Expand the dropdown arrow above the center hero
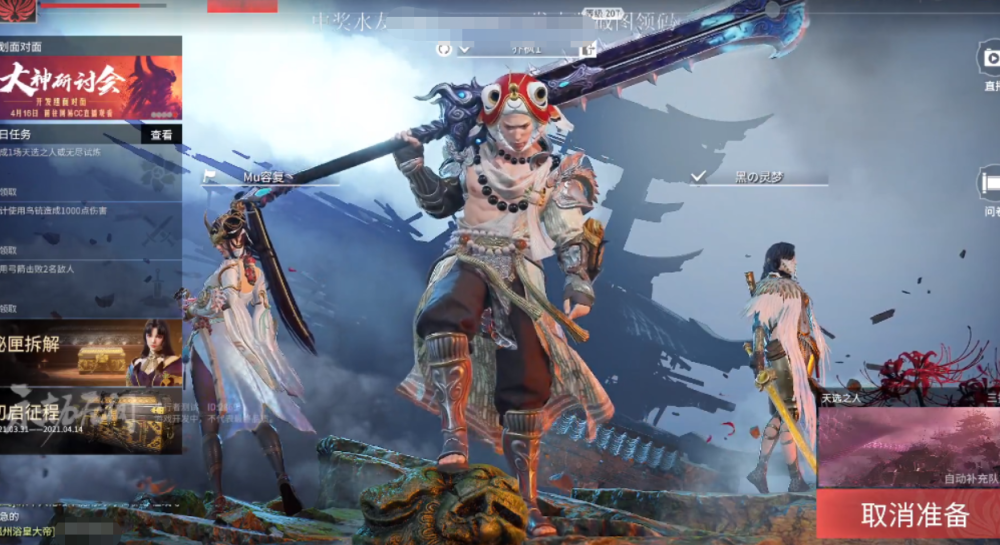Image resolution: width=1000 pixels, height=545 pixels. click(x=465, y=49)
